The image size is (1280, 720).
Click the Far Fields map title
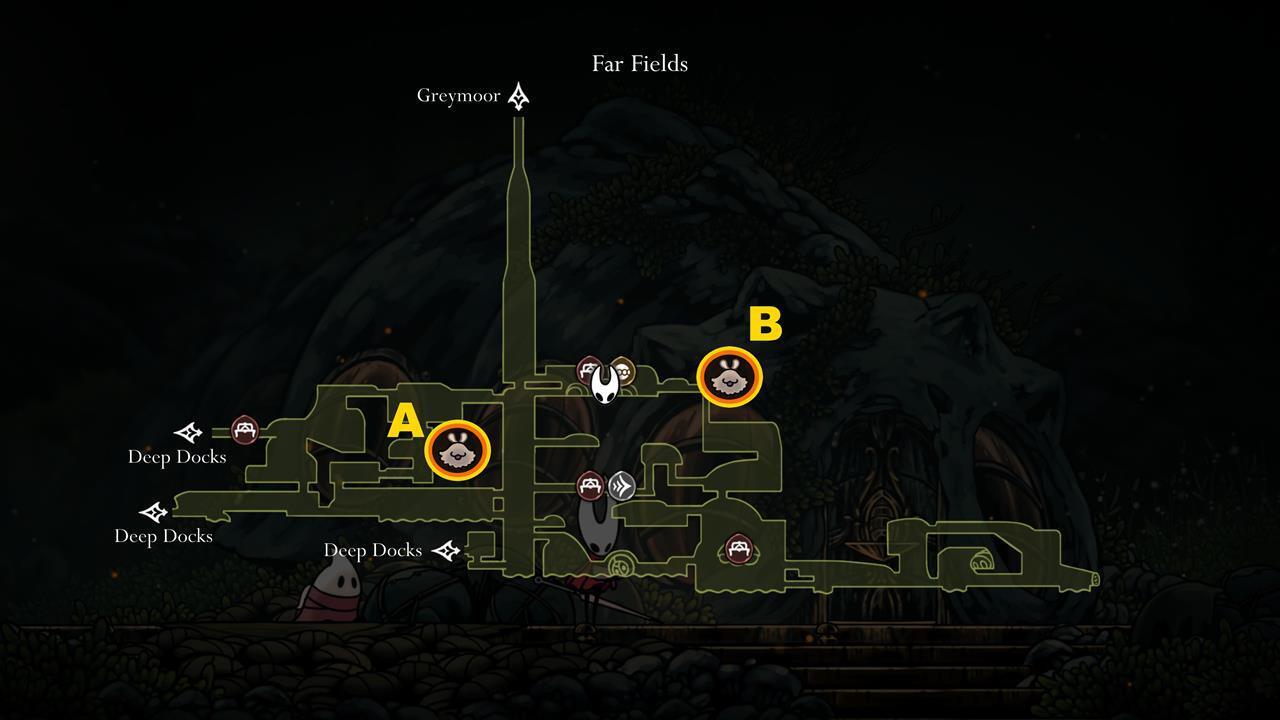[641, 63]
